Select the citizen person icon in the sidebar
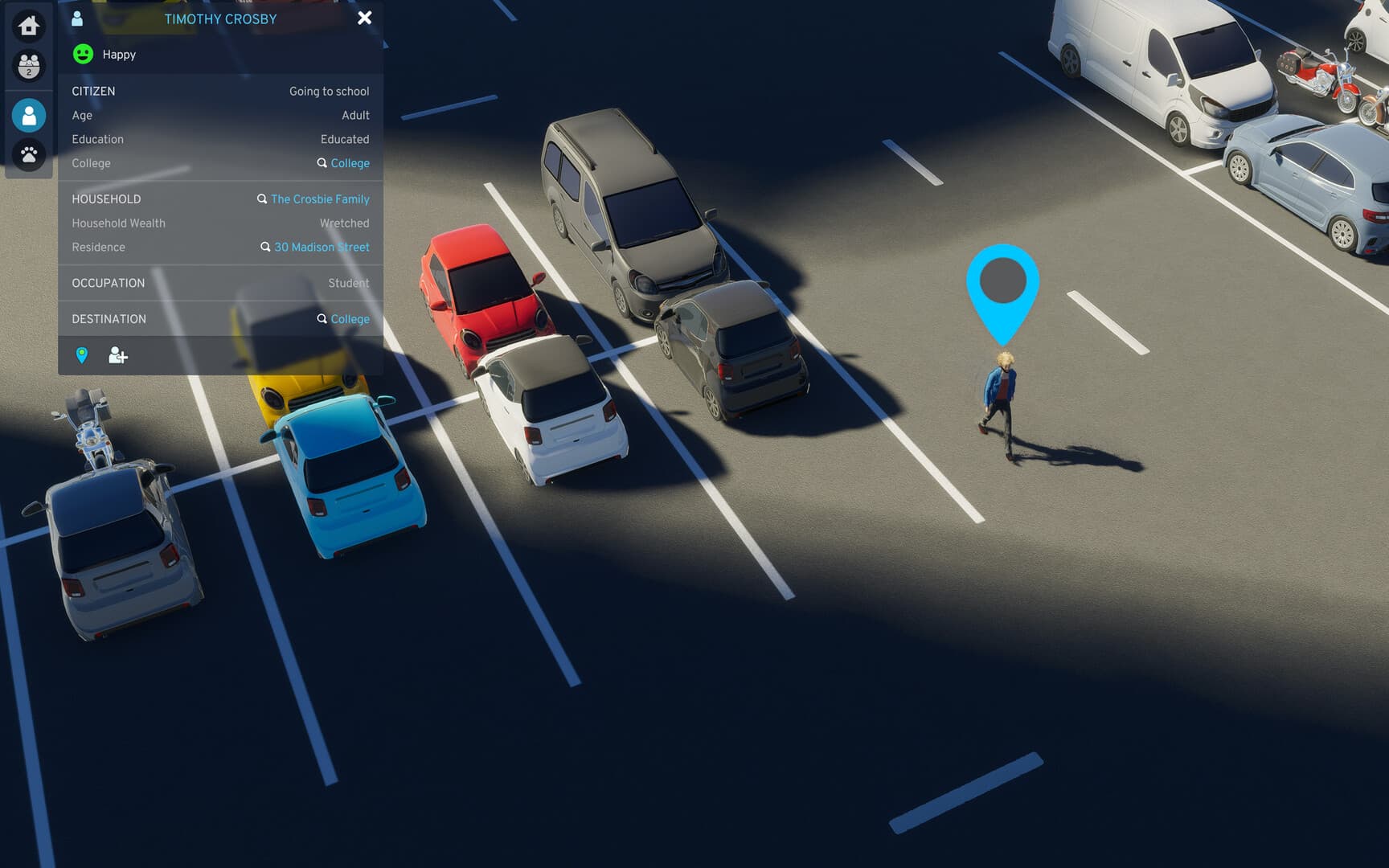 coord(28,115)
